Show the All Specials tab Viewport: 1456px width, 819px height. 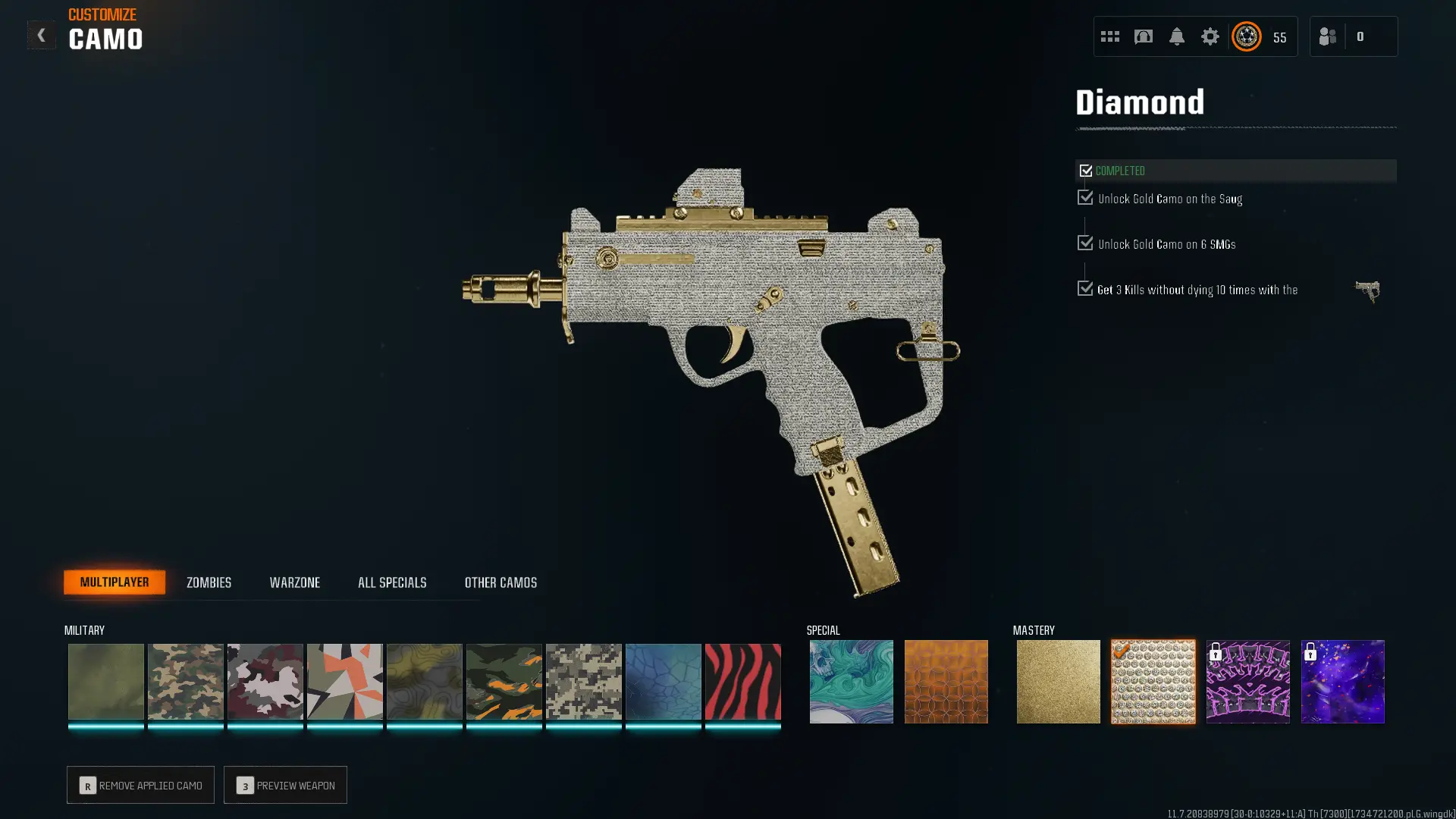coord(392,582)
